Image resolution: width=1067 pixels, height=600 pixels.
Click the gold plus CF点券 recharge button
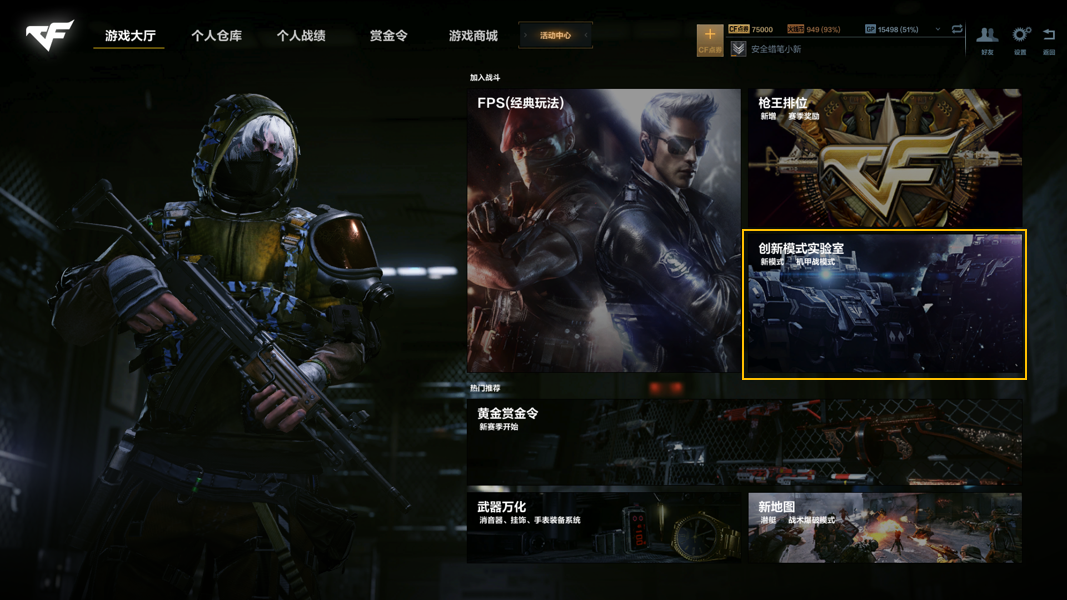pos(710,39)
